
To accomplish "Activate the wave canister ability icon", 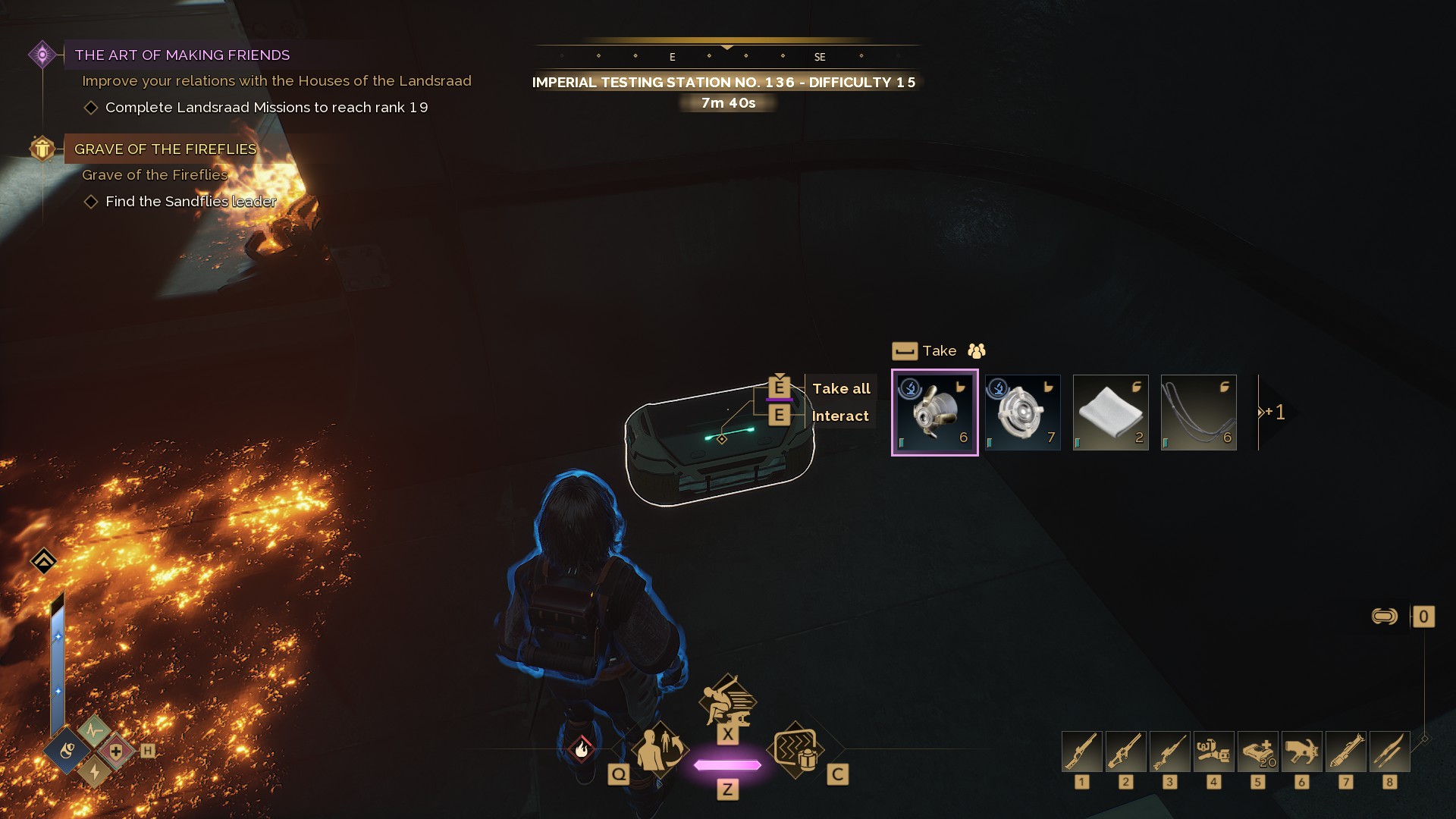I will pyautogui.click(x=796, y=750).
